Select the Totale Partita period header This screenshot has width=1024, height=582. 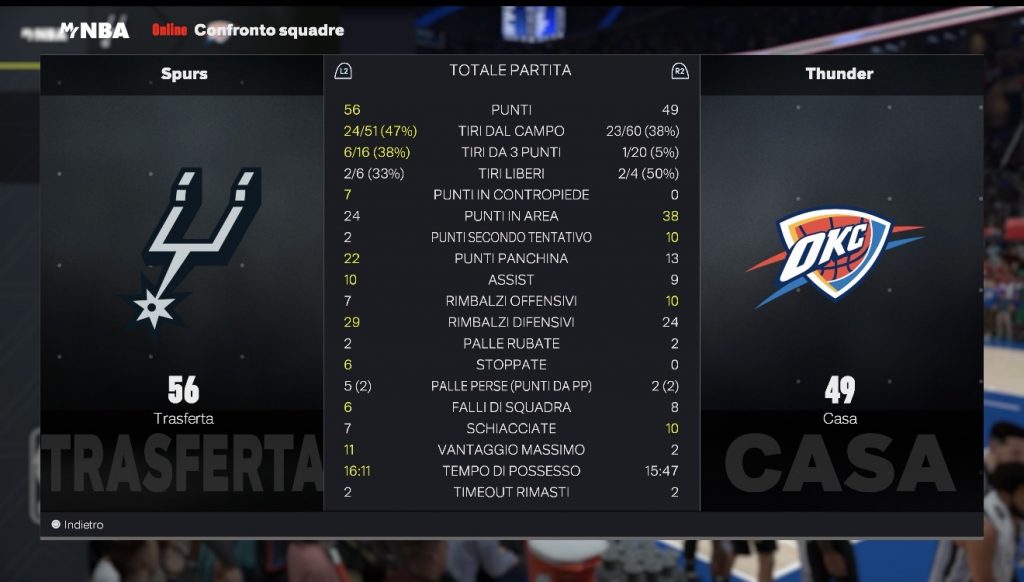tap(510, 71)
